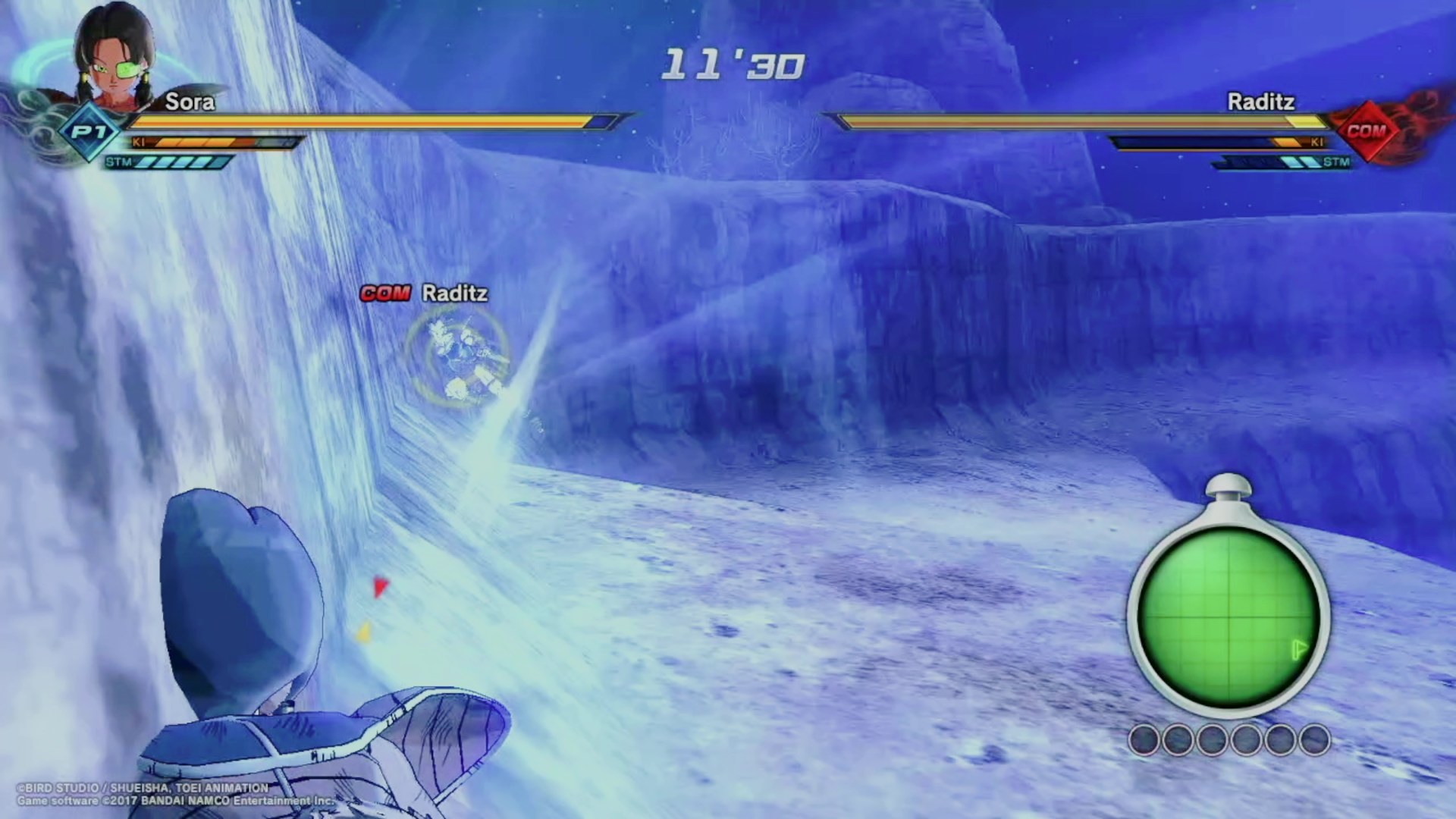
Task: Click the red COM opponent badge
Action: click(x=1367, y=131)
